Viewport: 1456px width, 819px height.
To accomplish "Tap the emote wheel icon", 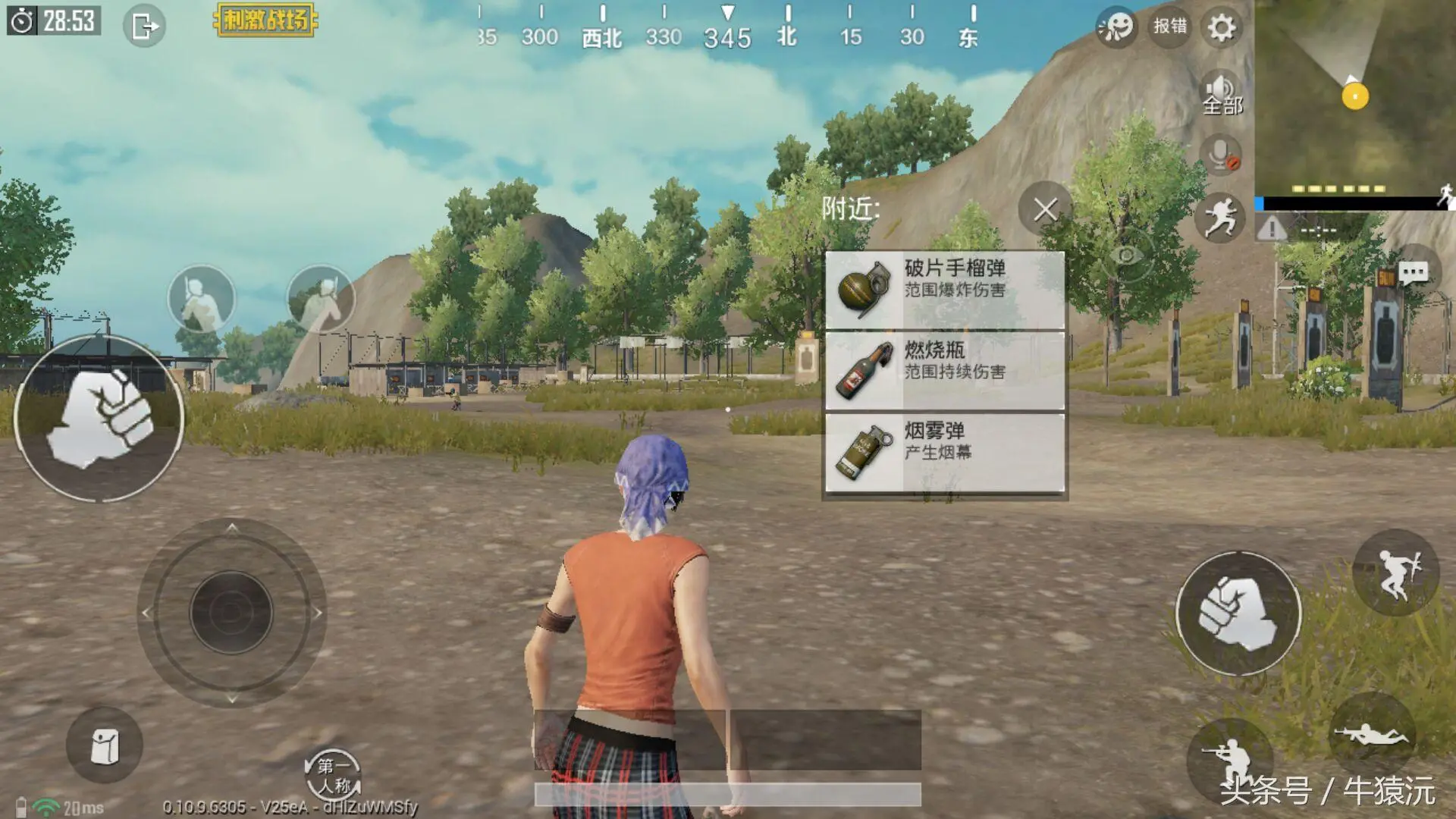I will 1116,25.
